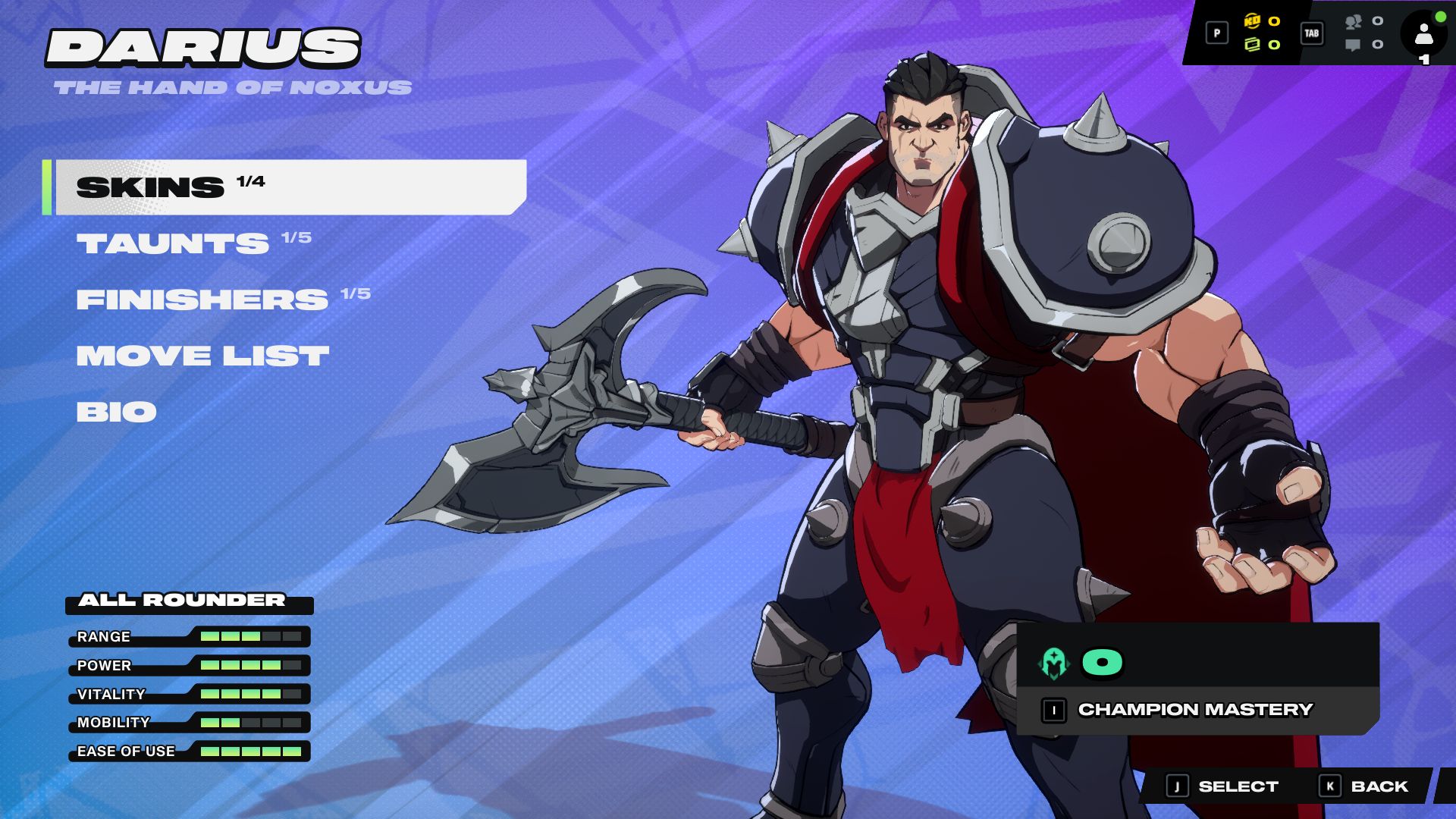Open Darius's Move List
The width and height of the screenshot is (1456, 819).
[202, 356]
